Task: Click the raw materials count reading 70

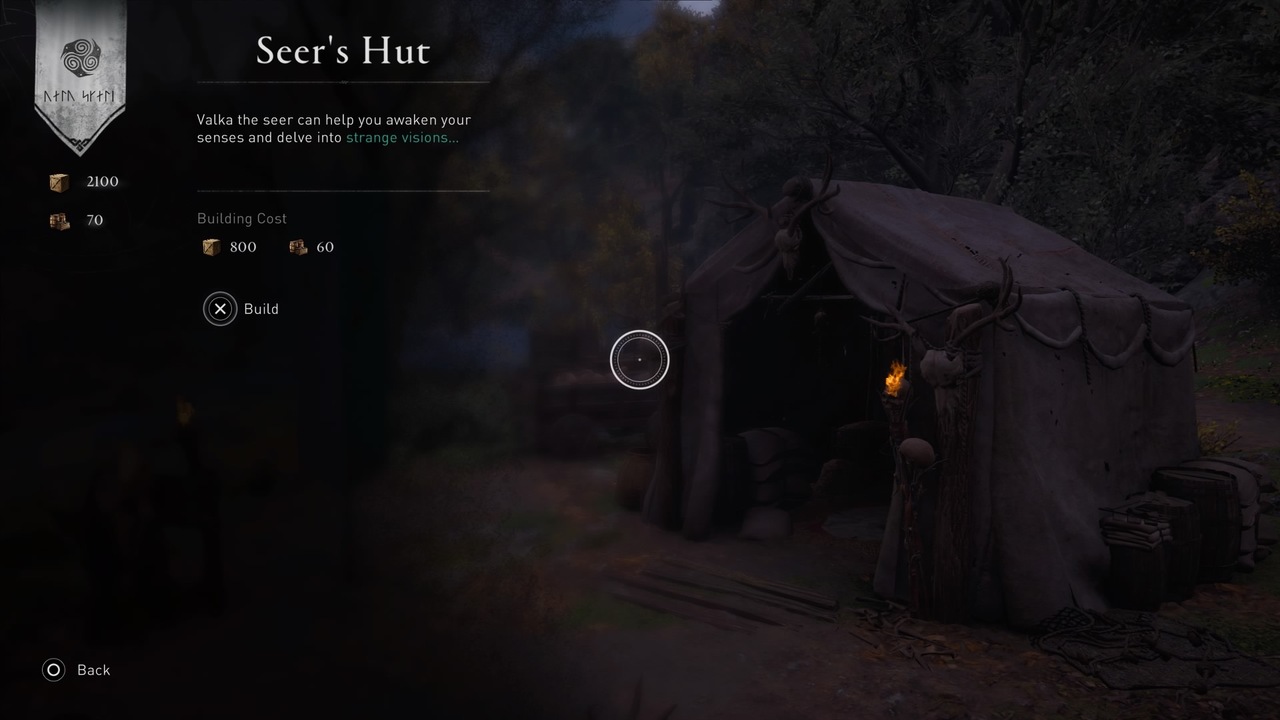Action: tap(94, 219)
